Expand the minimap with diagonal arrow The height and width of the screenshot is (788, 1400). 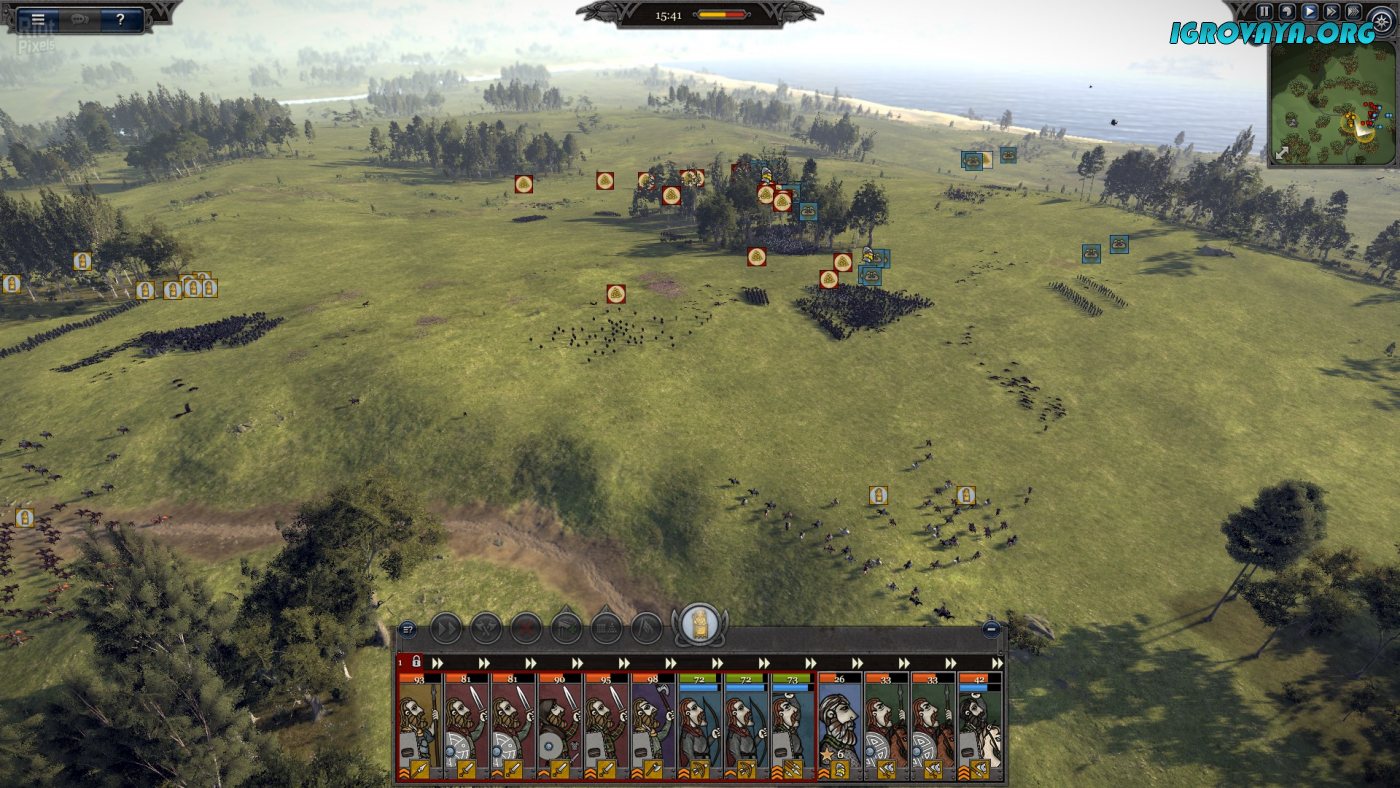pyautogui.click(x=1282, y=153)
